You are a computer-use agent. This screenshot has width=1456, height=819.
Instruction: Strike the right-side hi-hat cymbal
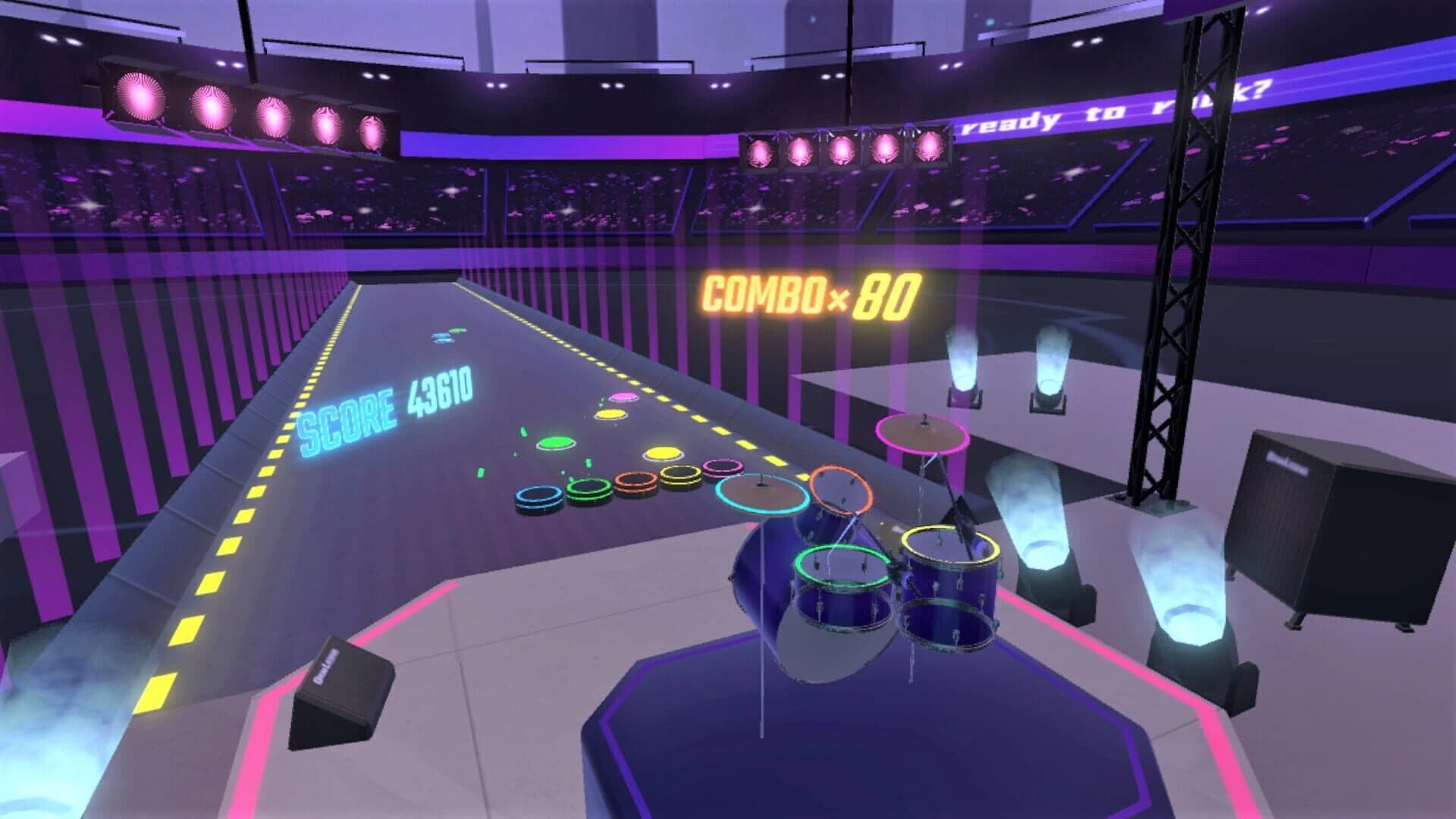(921, 432)
